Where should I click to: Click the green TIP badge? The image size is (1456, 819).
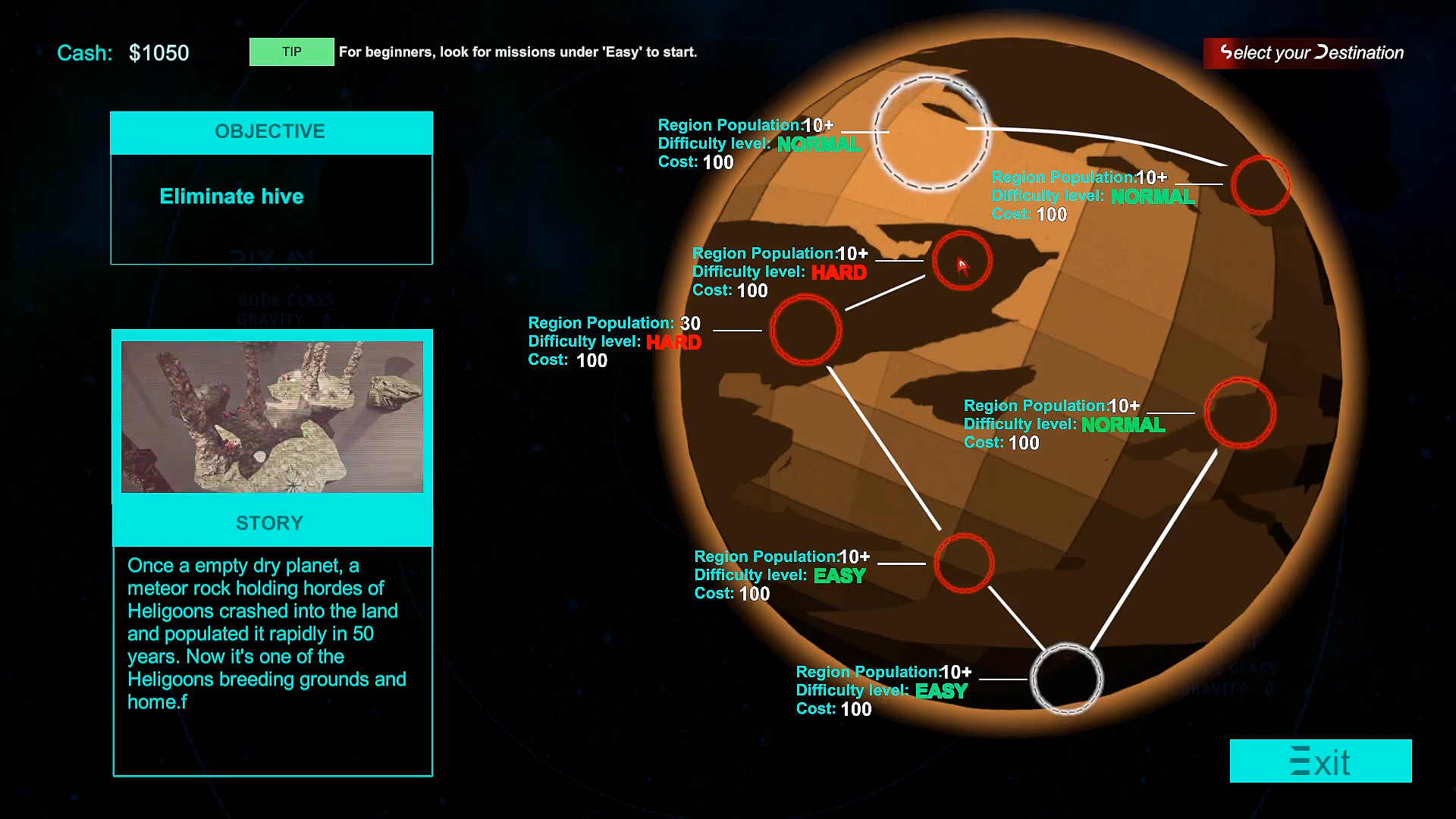(291, 52)
